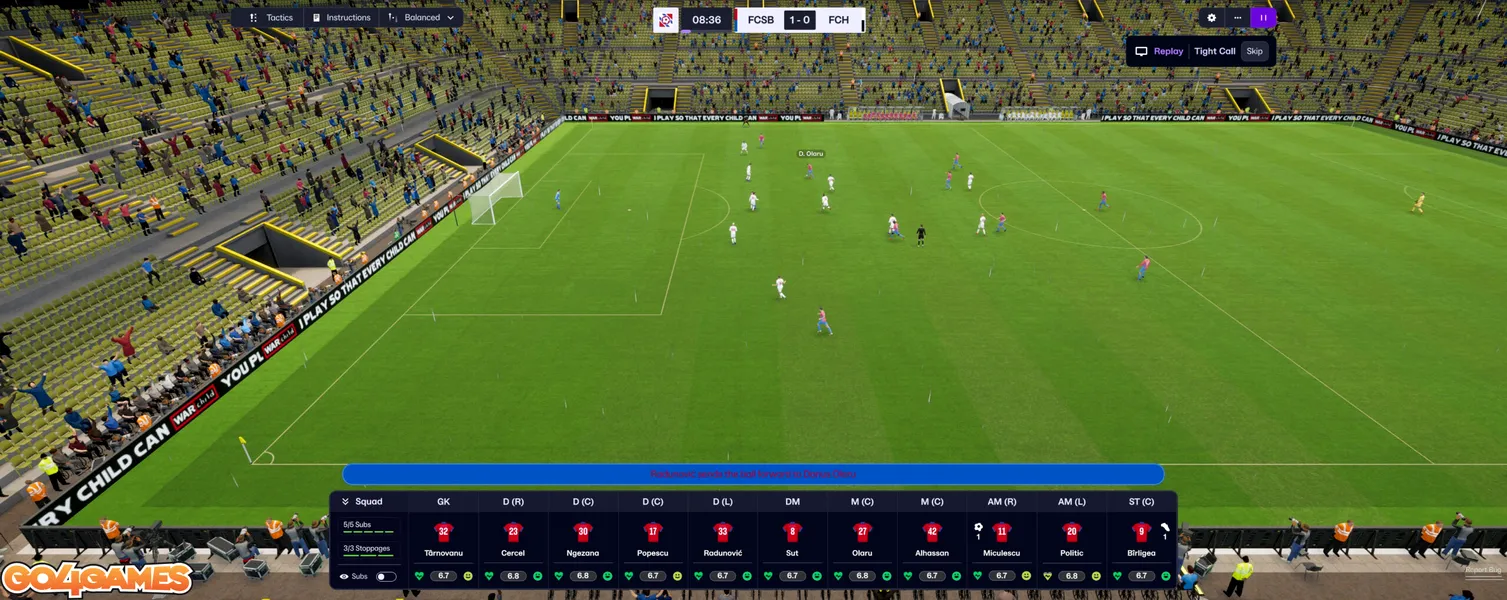Select striker Bîrligea's number 9 card
Image resolution: width=1507 pixels, height=600 pixels.
click(x=1141, y=540)
